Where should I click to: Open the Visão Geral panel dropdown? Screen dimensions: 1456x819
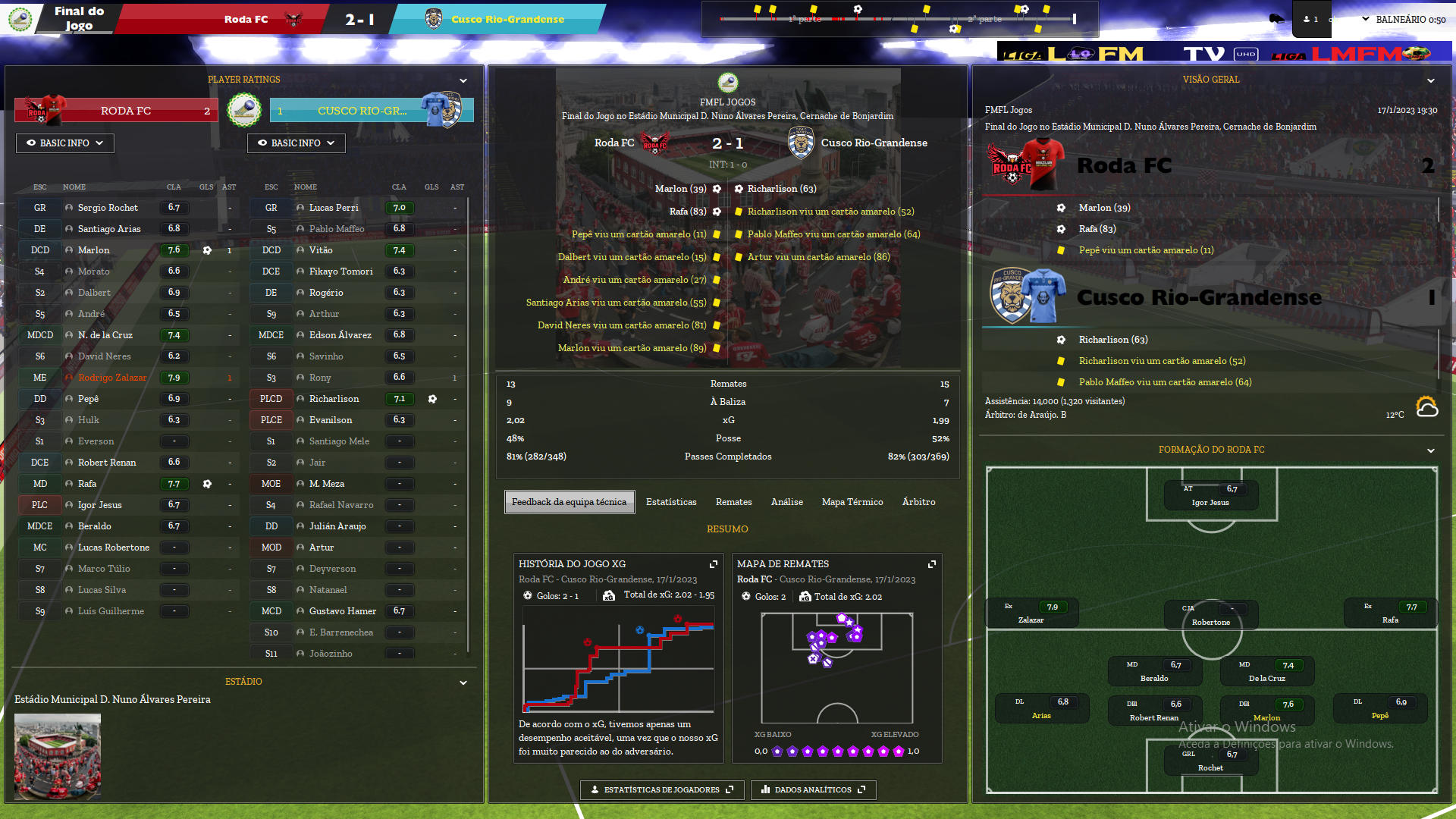point(1430,80)
